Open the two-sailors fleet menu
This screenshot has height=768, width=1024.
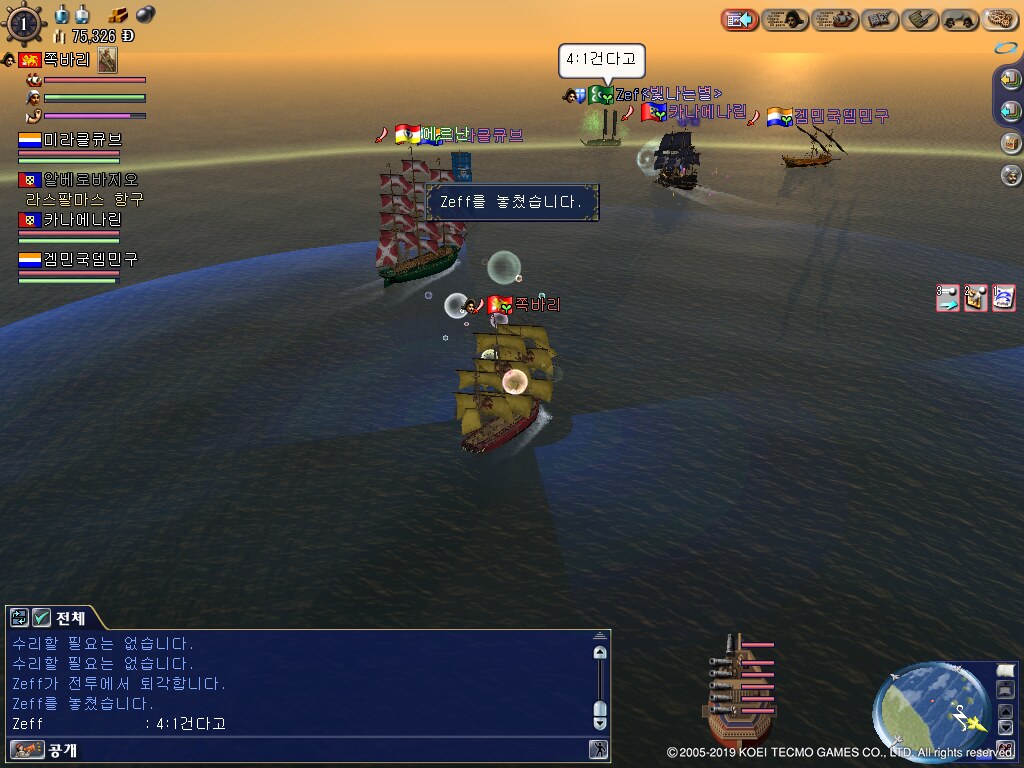960,19
